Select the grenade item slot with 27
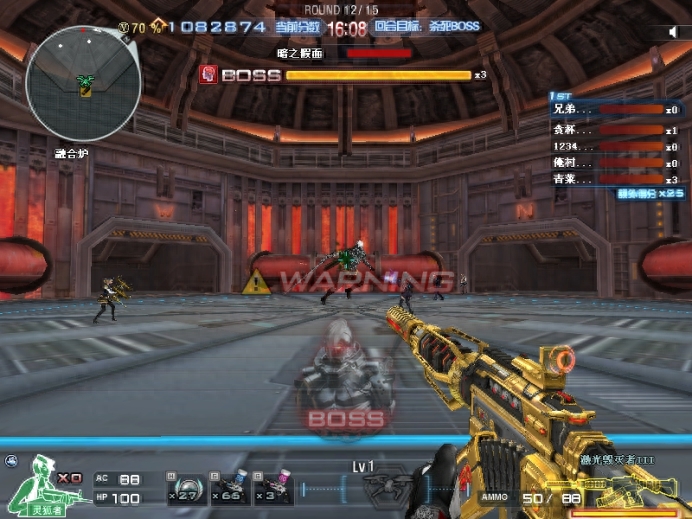 [x=187, y=487]
